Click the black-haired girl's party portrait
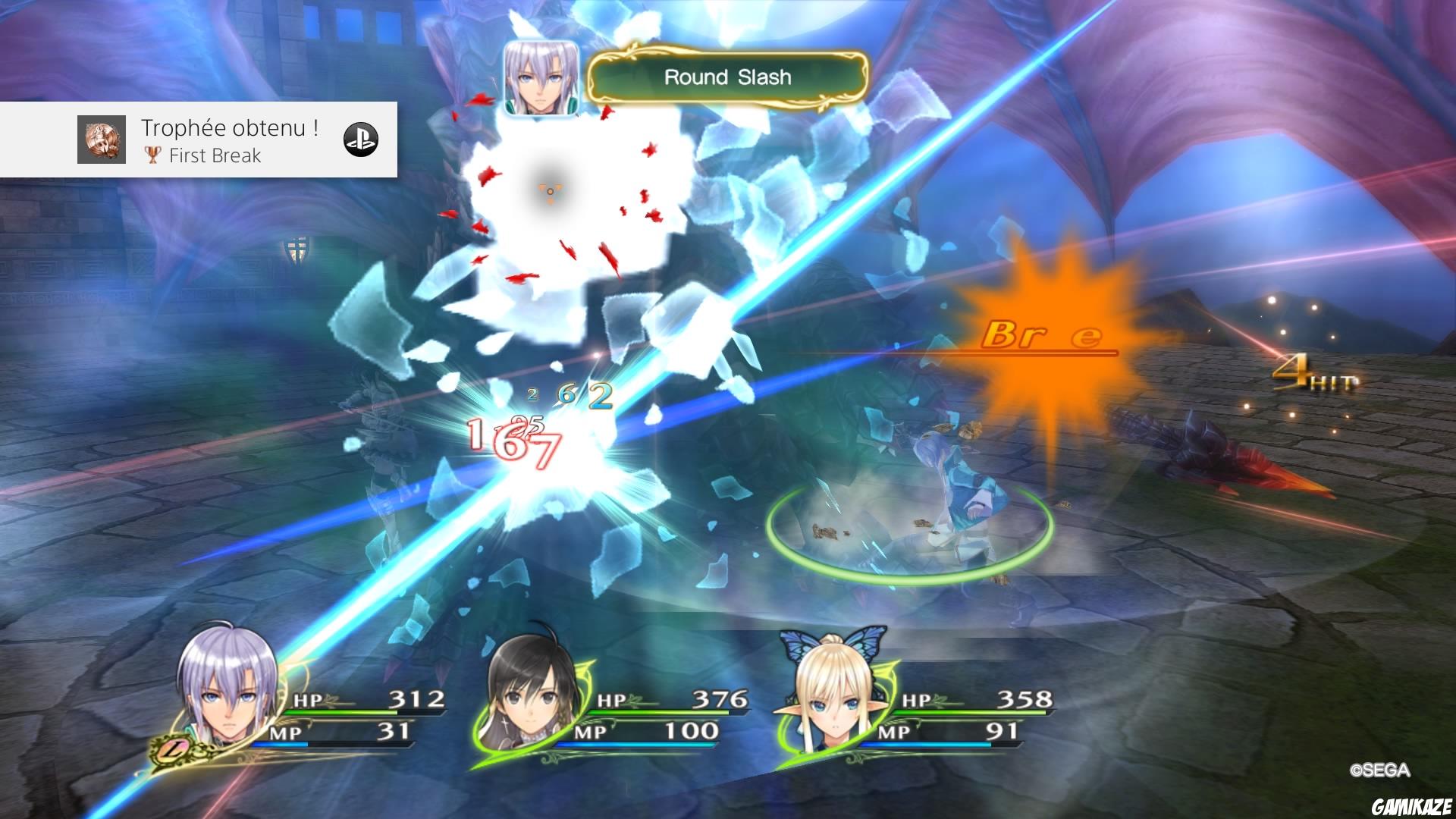This screenshot has height=819, width=1456. (531, 698)
